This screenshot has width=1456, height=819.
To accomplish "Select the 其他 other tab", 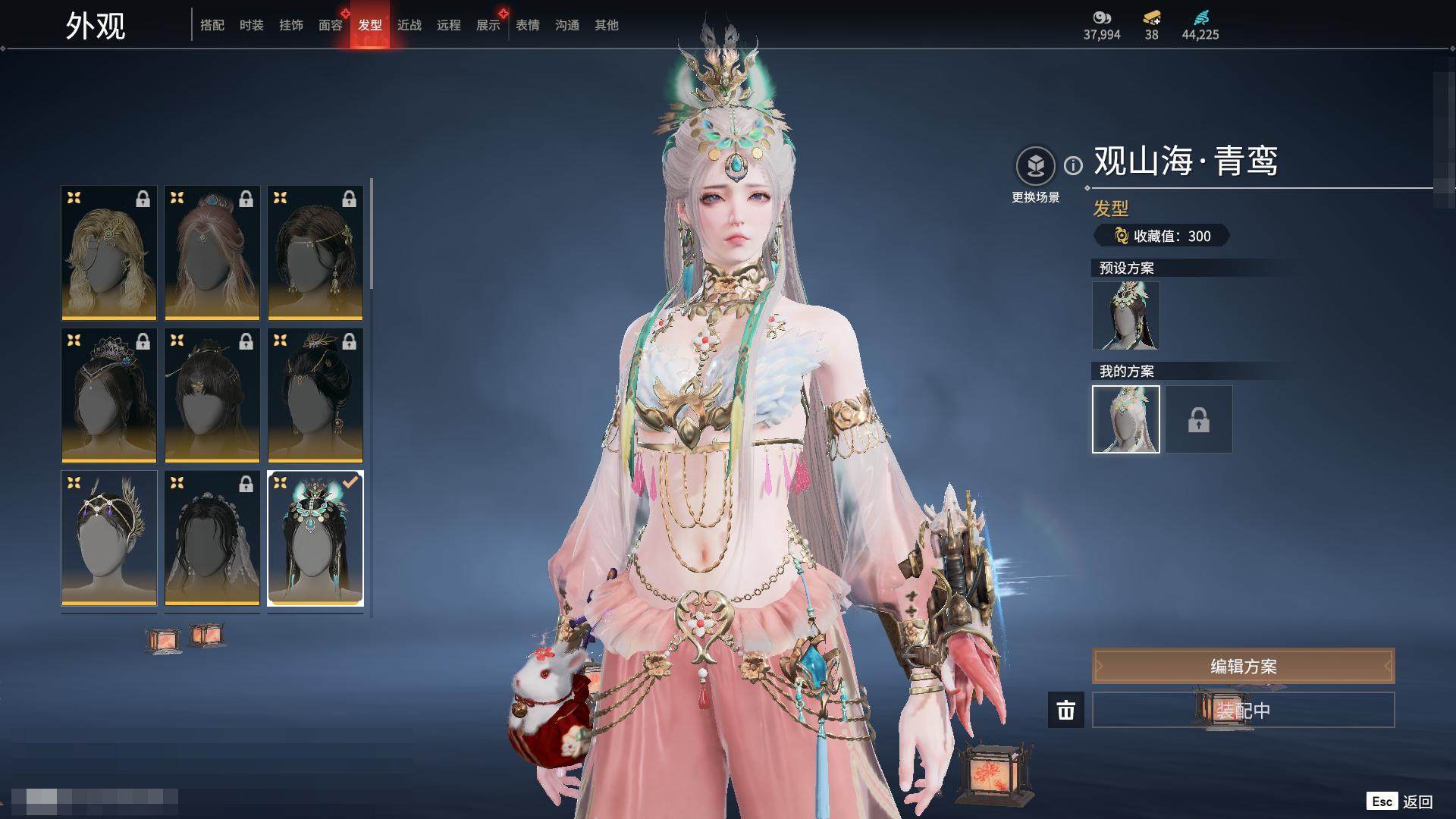I will tap(607, 25).
